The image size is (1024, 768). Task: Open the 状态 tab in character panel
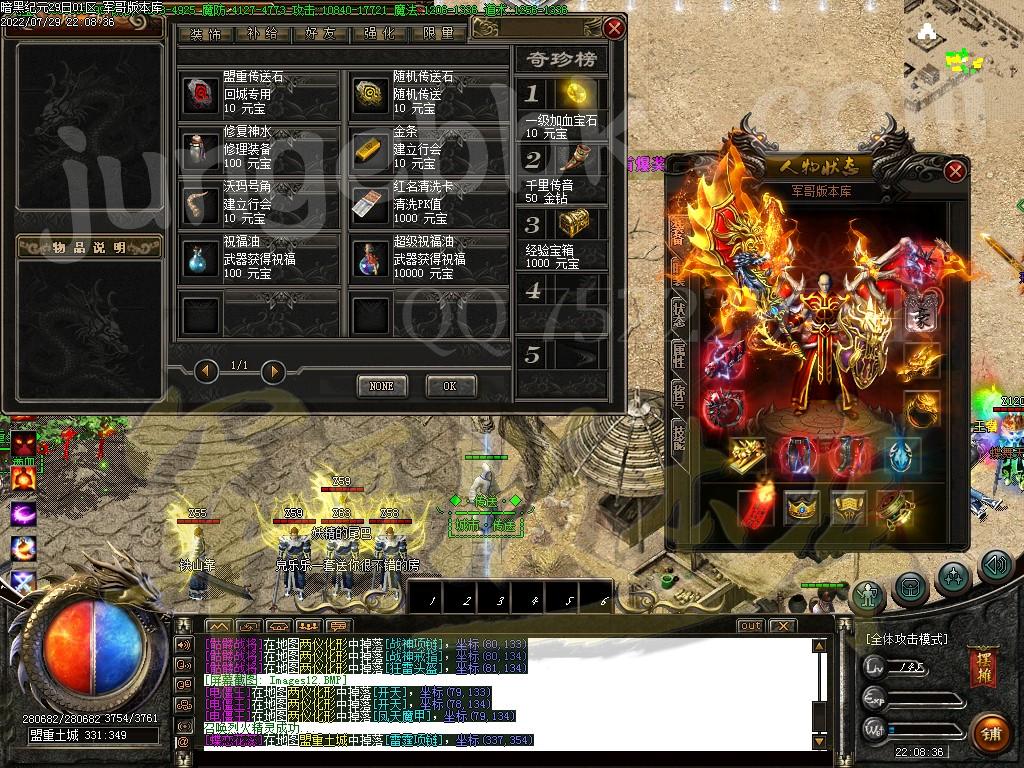pos(678,312)
